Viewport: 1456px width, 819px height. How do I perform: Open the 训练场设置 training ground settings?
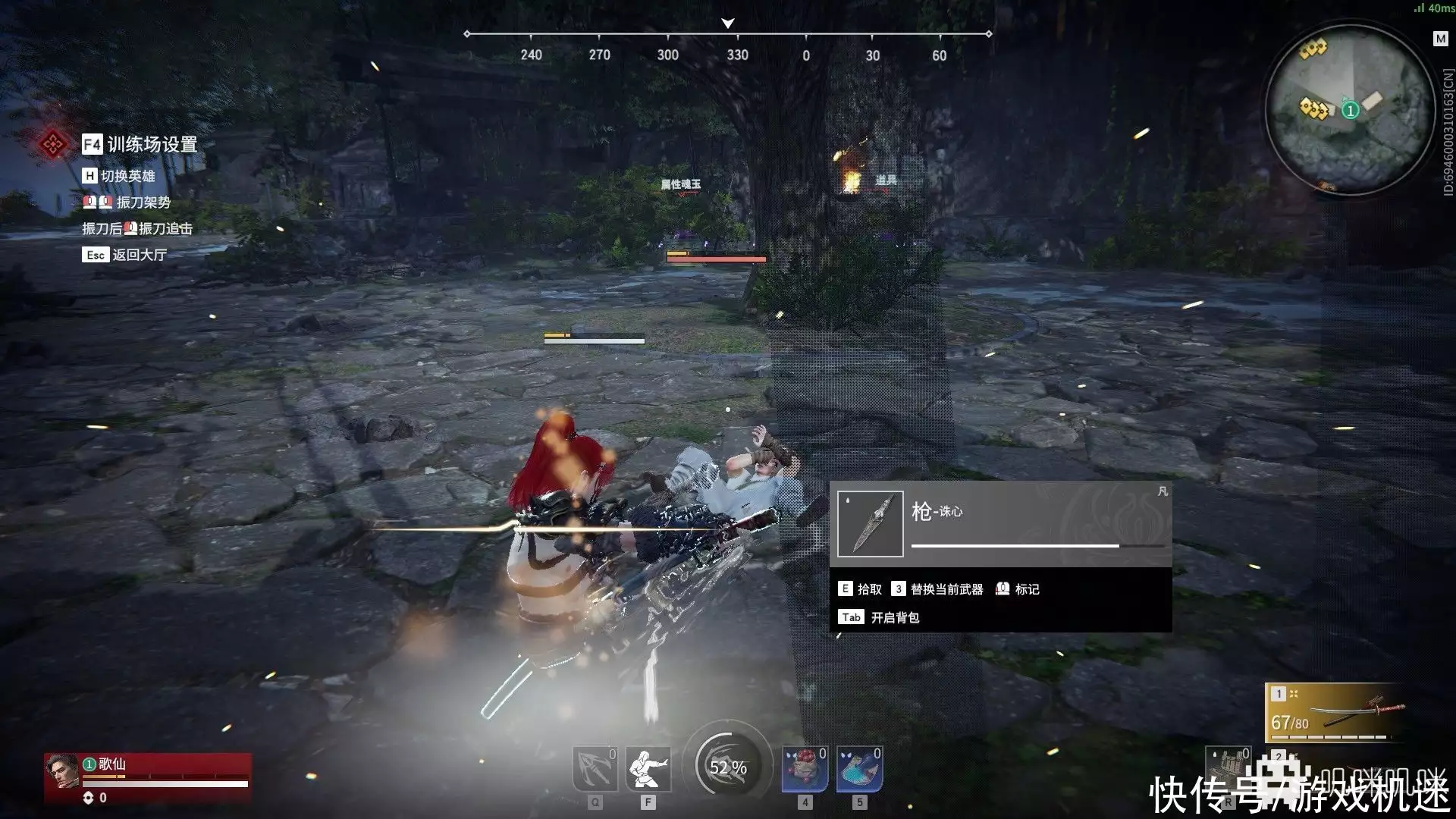tap(151, 144)
